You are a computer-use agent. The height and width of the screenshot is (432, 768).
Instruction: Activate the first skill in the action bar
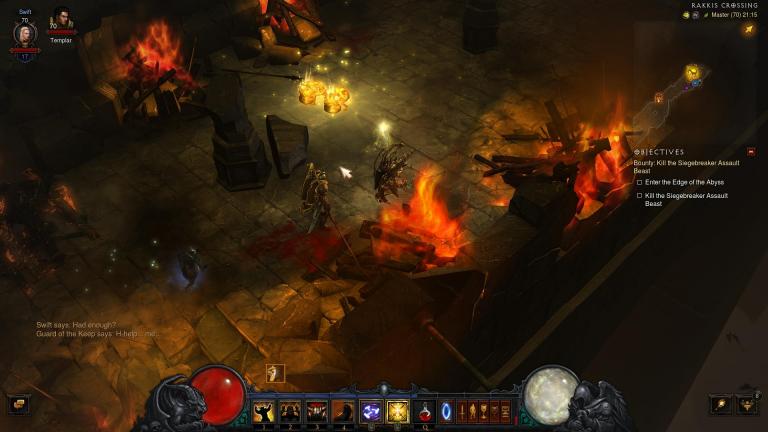coord(264,411)
